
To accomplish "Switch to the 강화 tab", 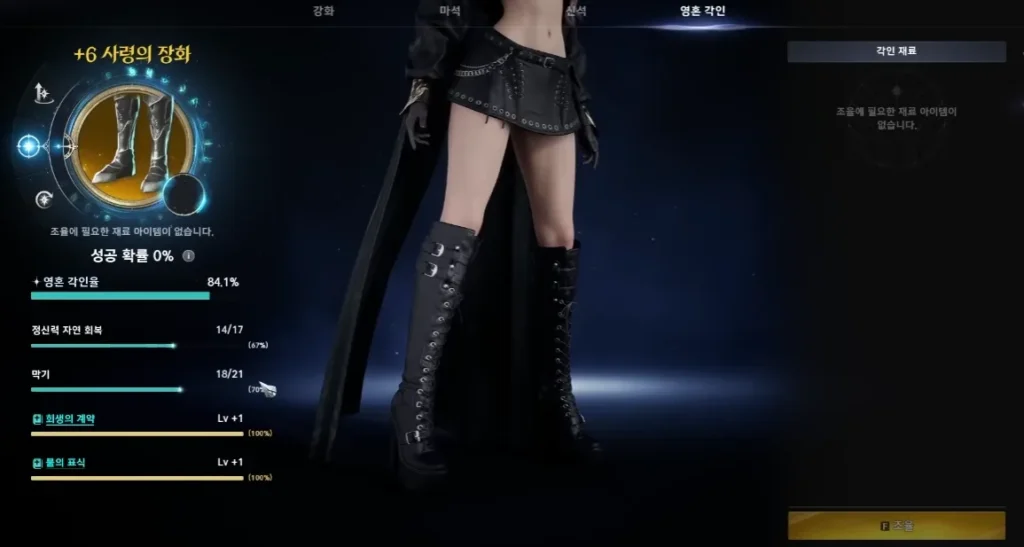I will [x=323, y=11].
